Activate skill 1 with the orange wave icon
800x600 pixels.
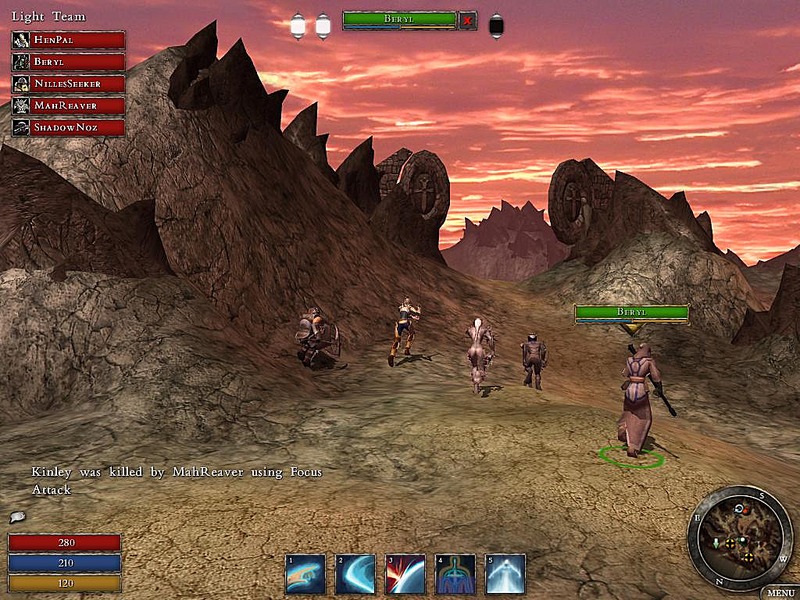pyautogui.click(x=305, y=574)
